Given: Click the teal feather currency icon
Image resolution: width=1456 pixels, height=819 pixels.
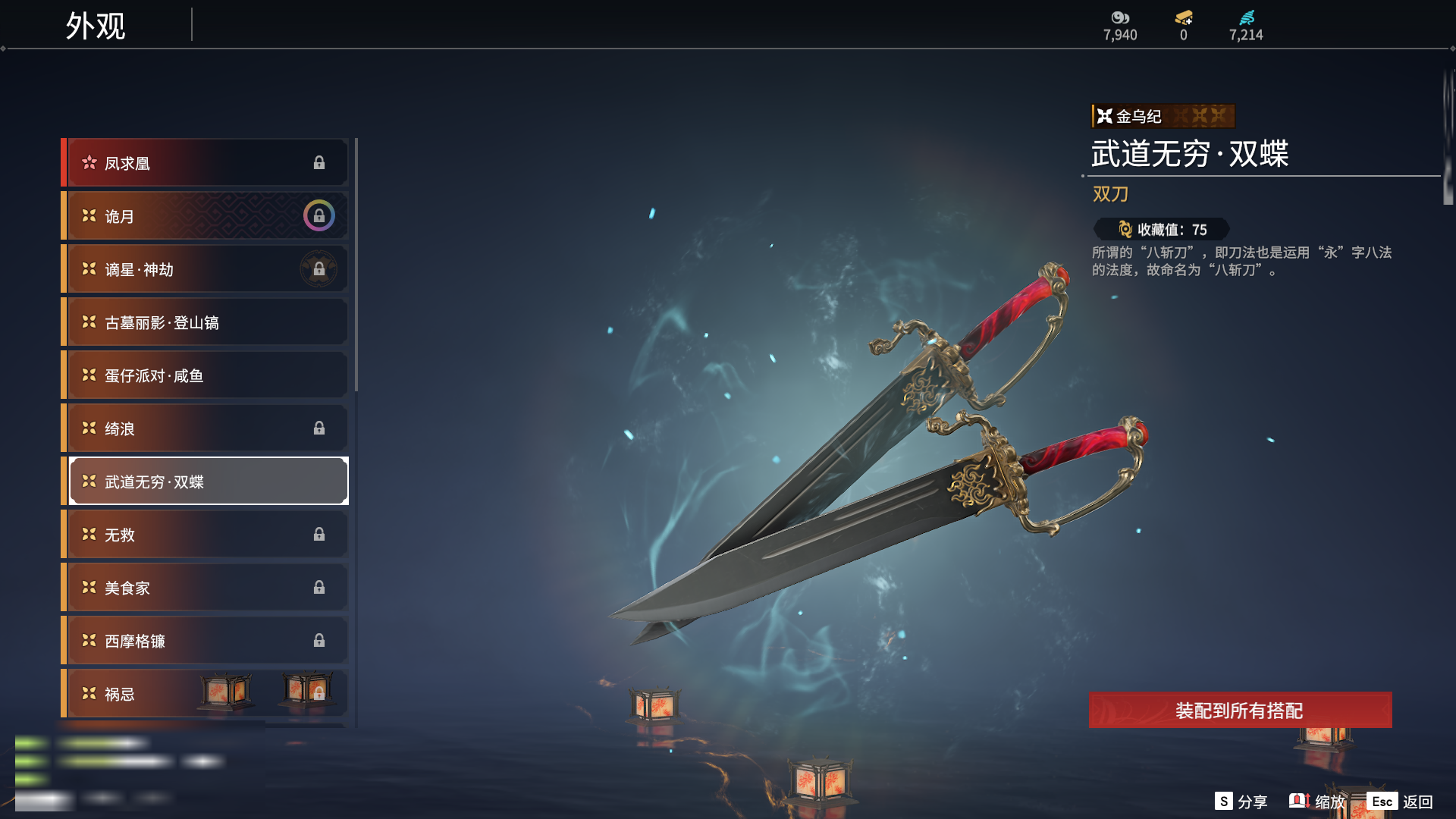Looking at the screenshot, I should (1247, 17).
